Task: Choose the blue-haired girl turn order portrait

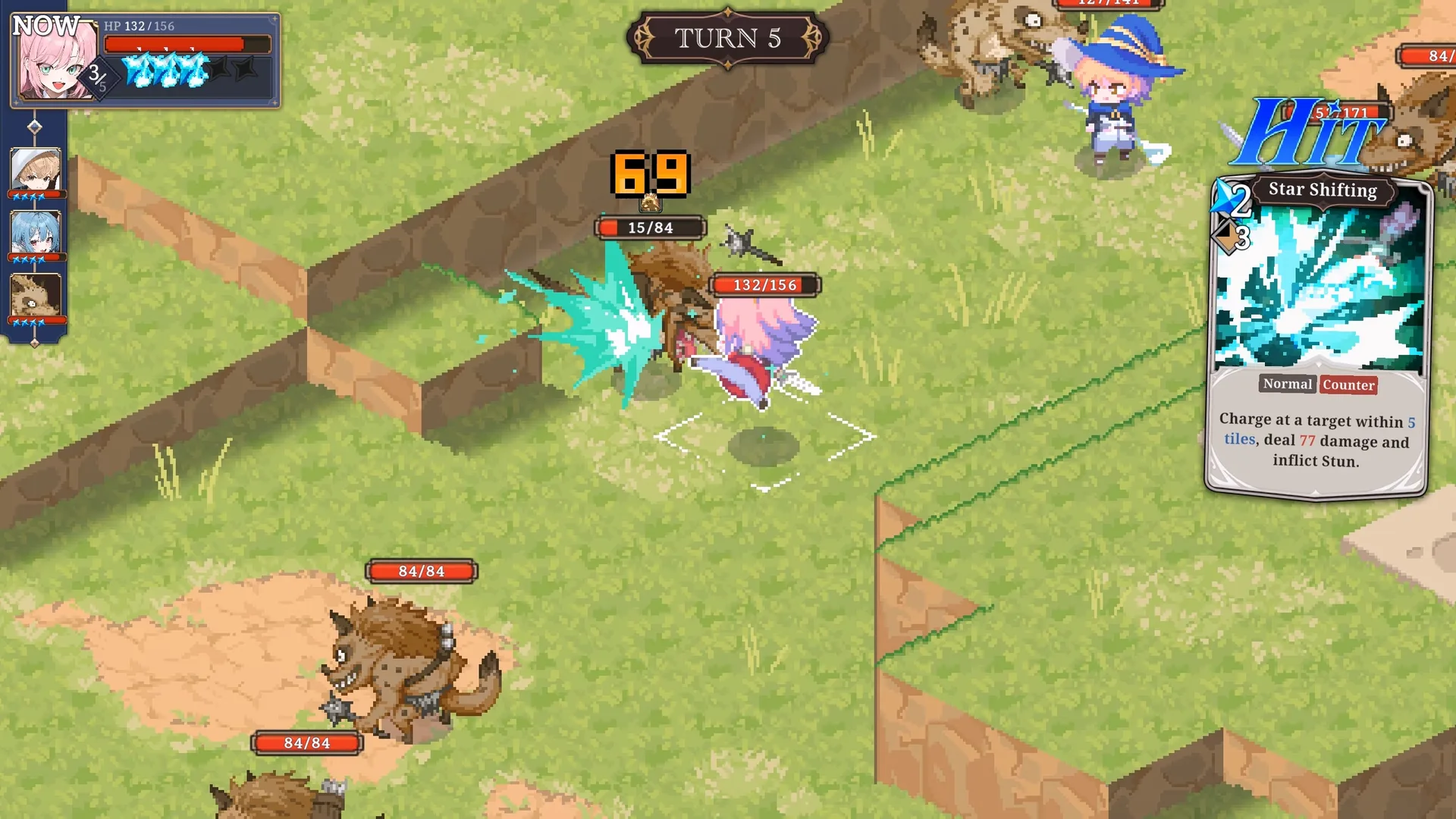Action: click(x=35, y=233)
